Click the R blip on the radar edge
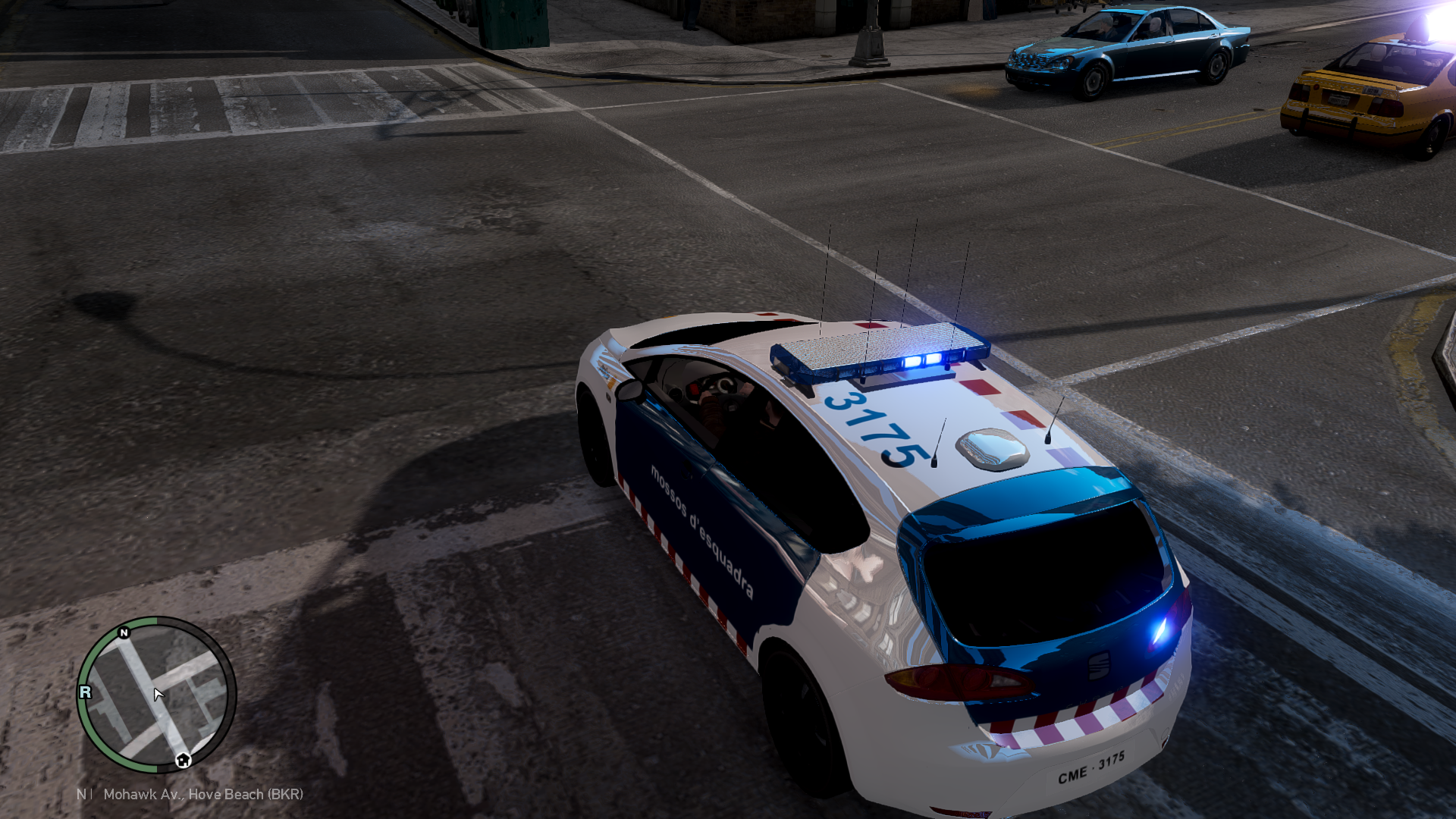 click(86, 692)
